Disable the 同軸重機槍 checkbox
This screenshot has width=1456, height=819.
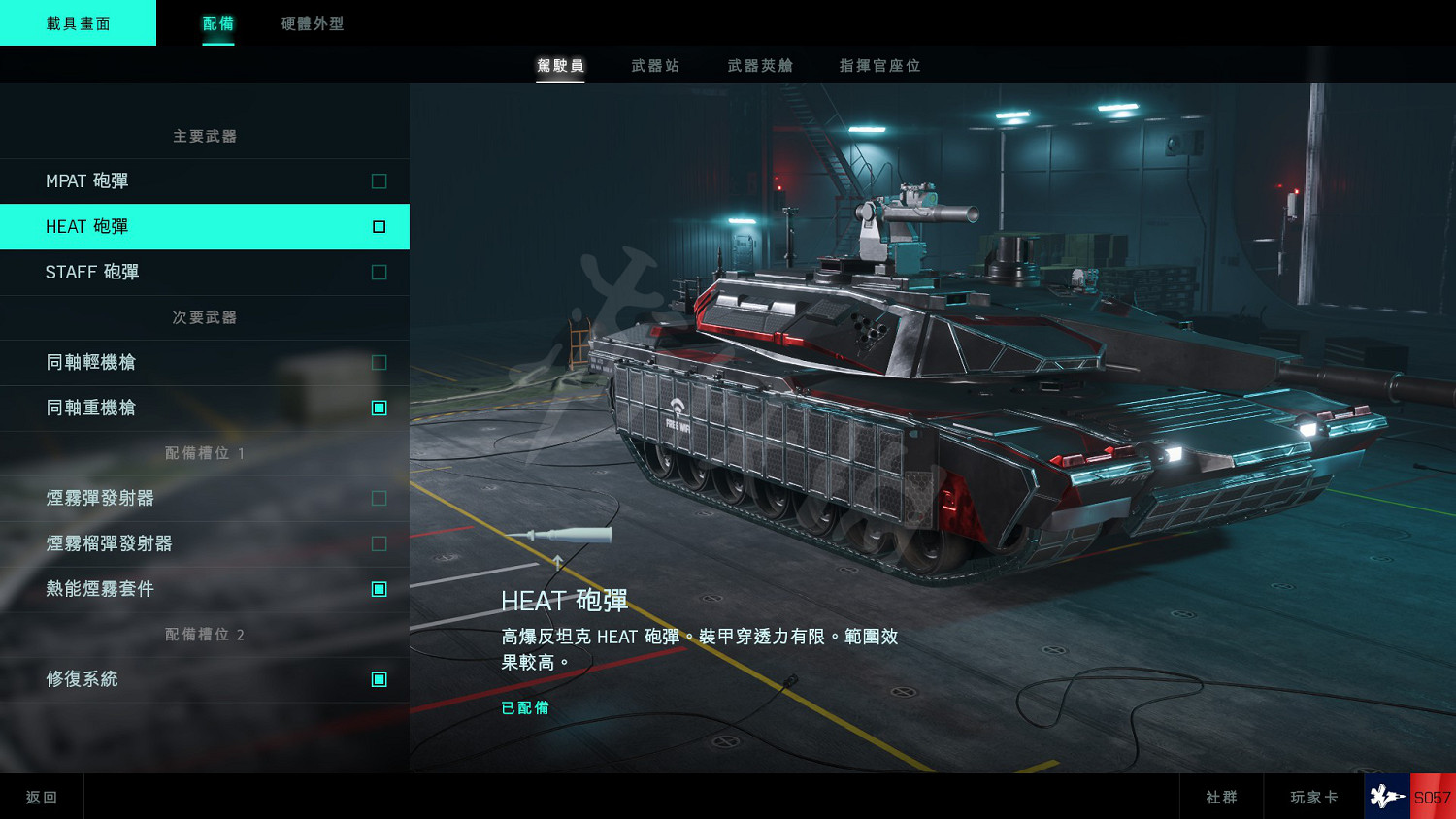point(378,408)
